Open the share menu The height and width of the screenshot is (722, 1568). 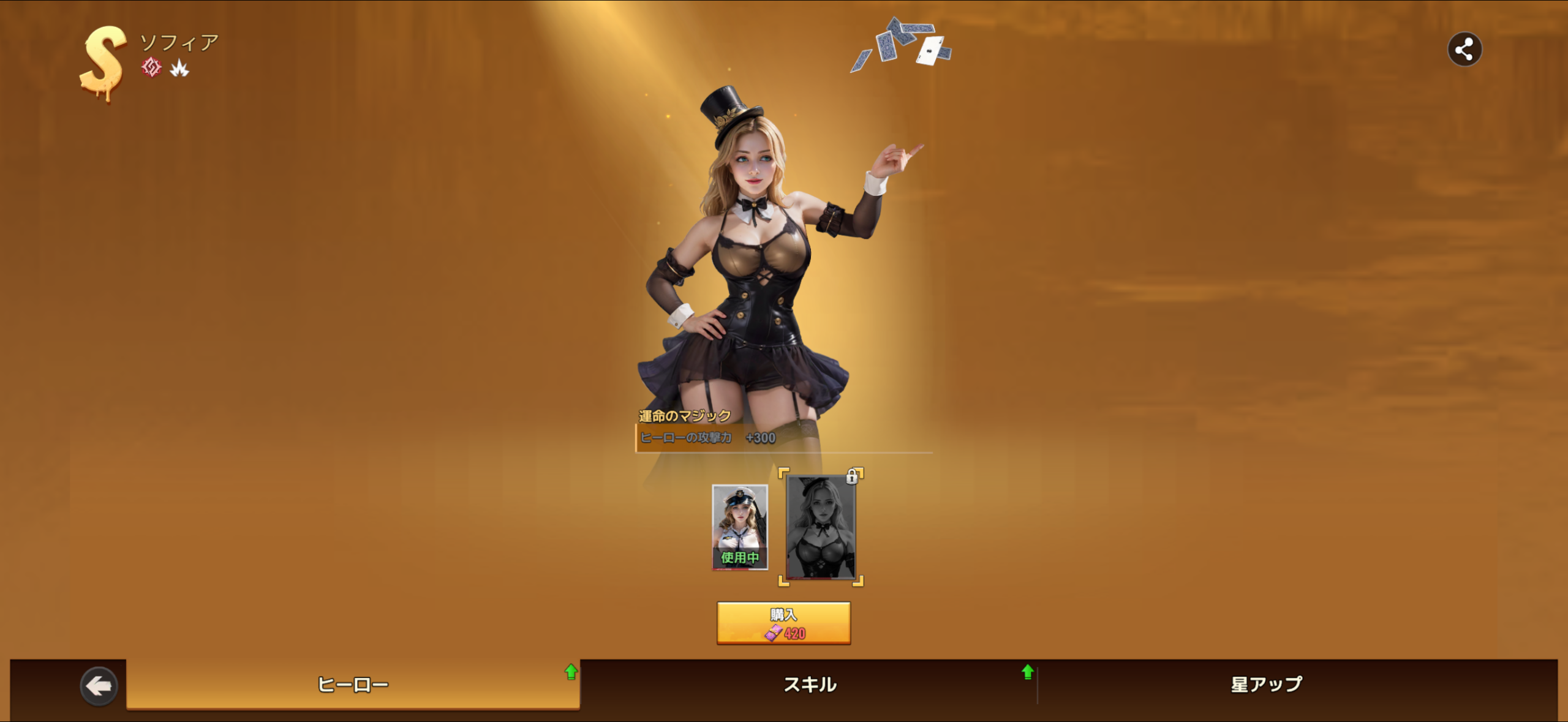point(1464,49)
